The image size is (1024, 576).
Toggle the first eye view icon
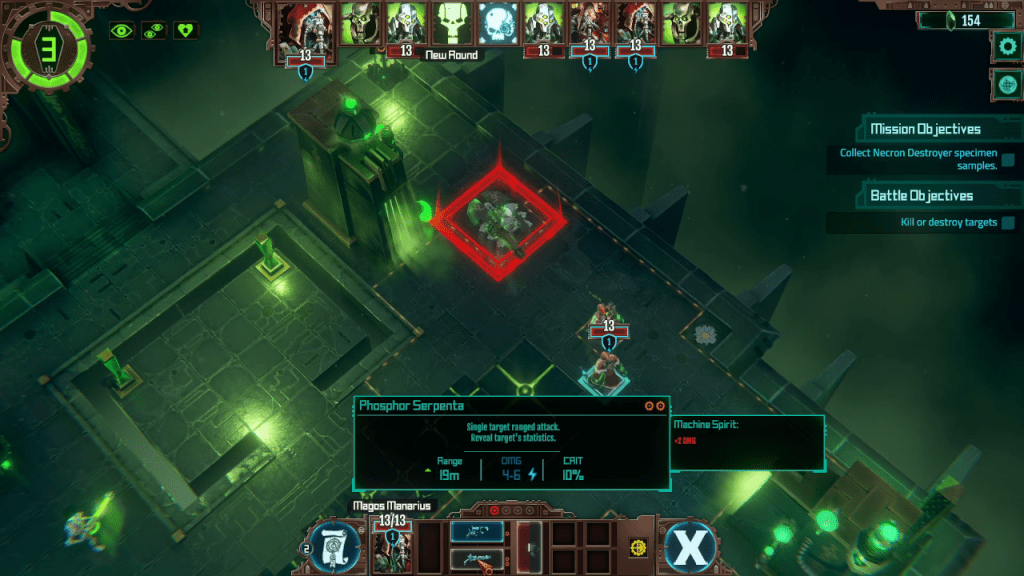[121, 30]
